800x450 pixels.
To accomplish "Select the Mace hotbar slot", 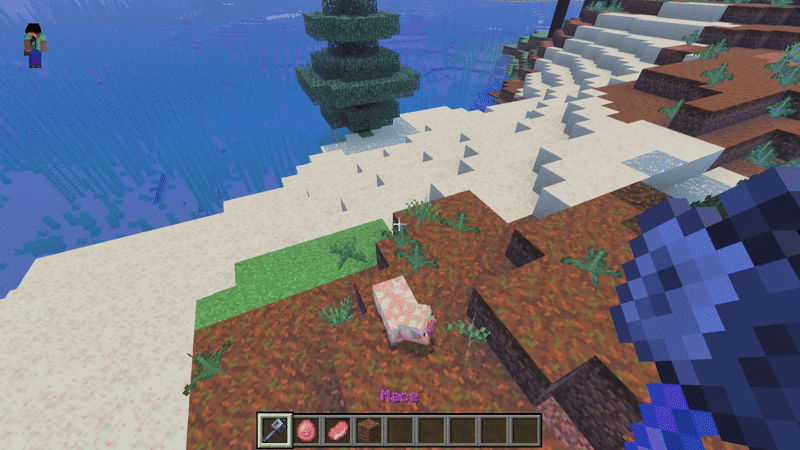I will (275, 430).
